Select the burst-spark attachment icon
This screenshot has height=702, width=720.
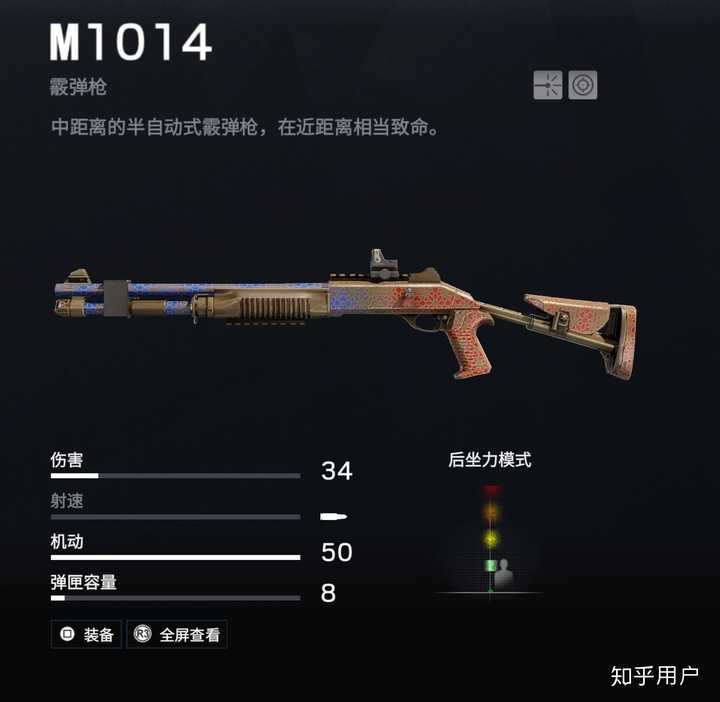click(548, 86)
